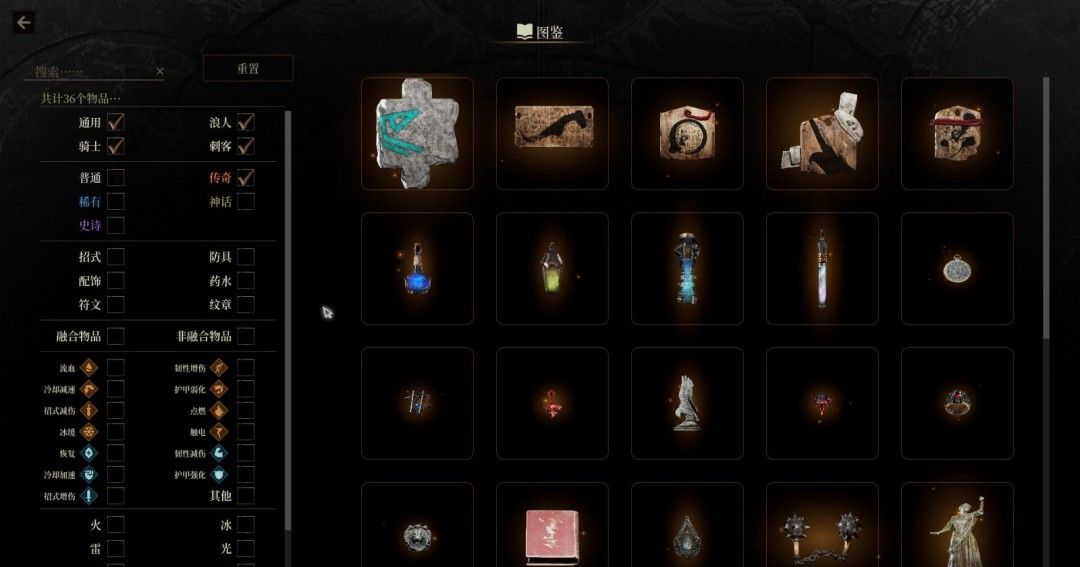Click the 重置 reset button
This screenshot has height=567, width=1080.
coord(248,69)
